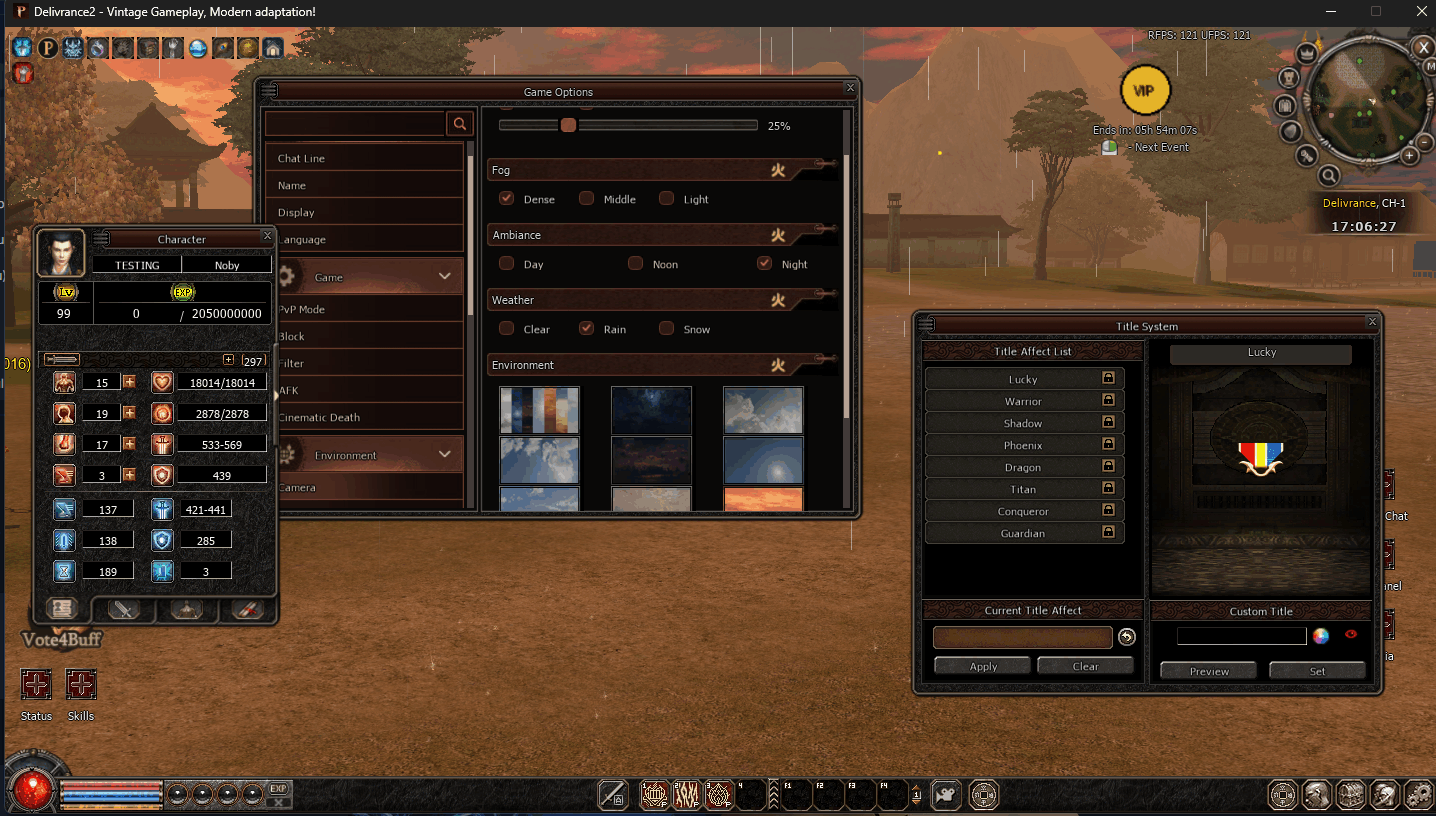Viewport: 1436px width, 816px height.
Task: Open the coin/currency icon at bottom right toolbar
Action: click(x=1282, y=795)
